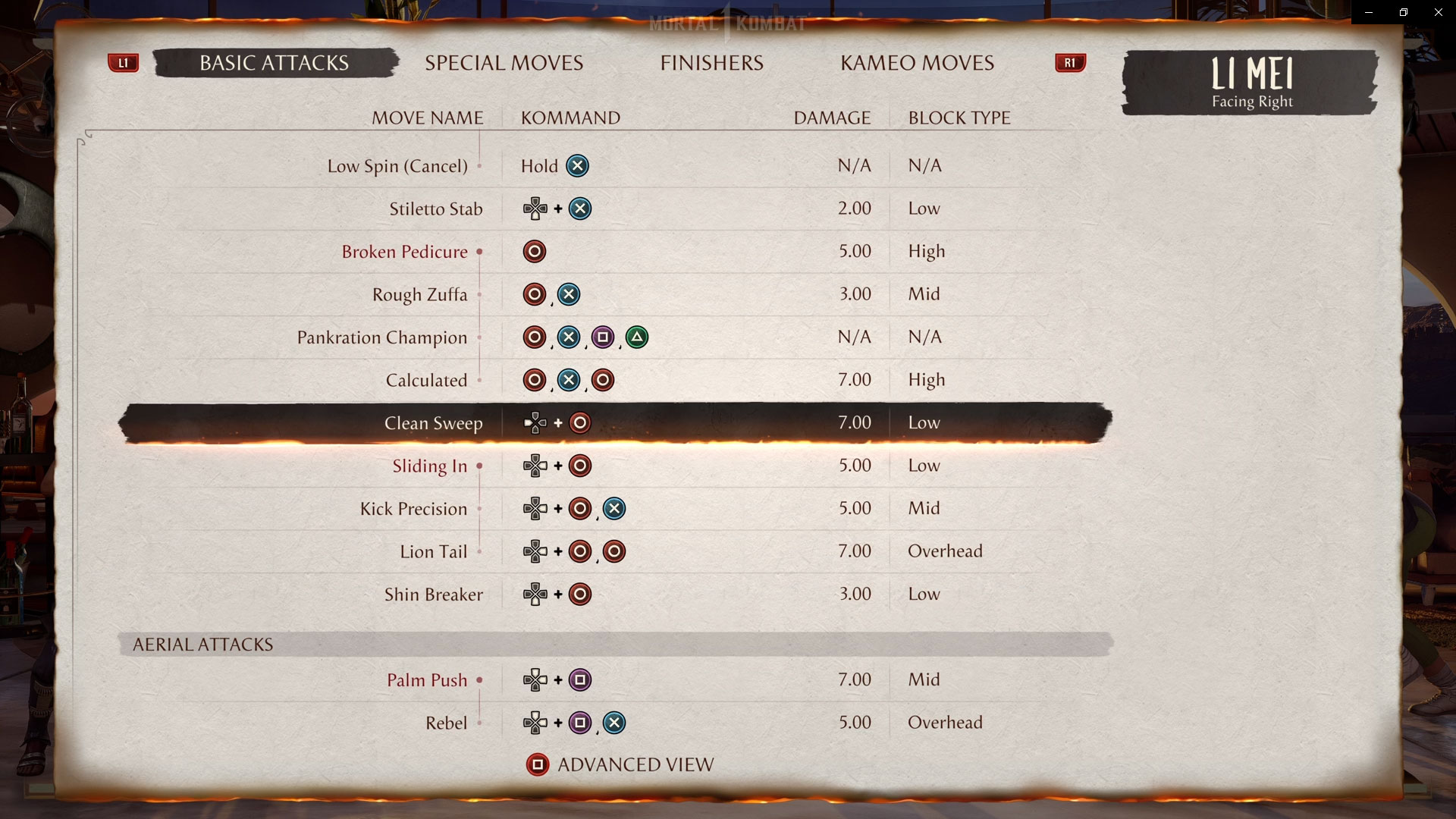The height and width of the screenshot is (819, 1456).
Task: Expand the AERIAL ATTACKS section header
Action: [x=202, y=644]
